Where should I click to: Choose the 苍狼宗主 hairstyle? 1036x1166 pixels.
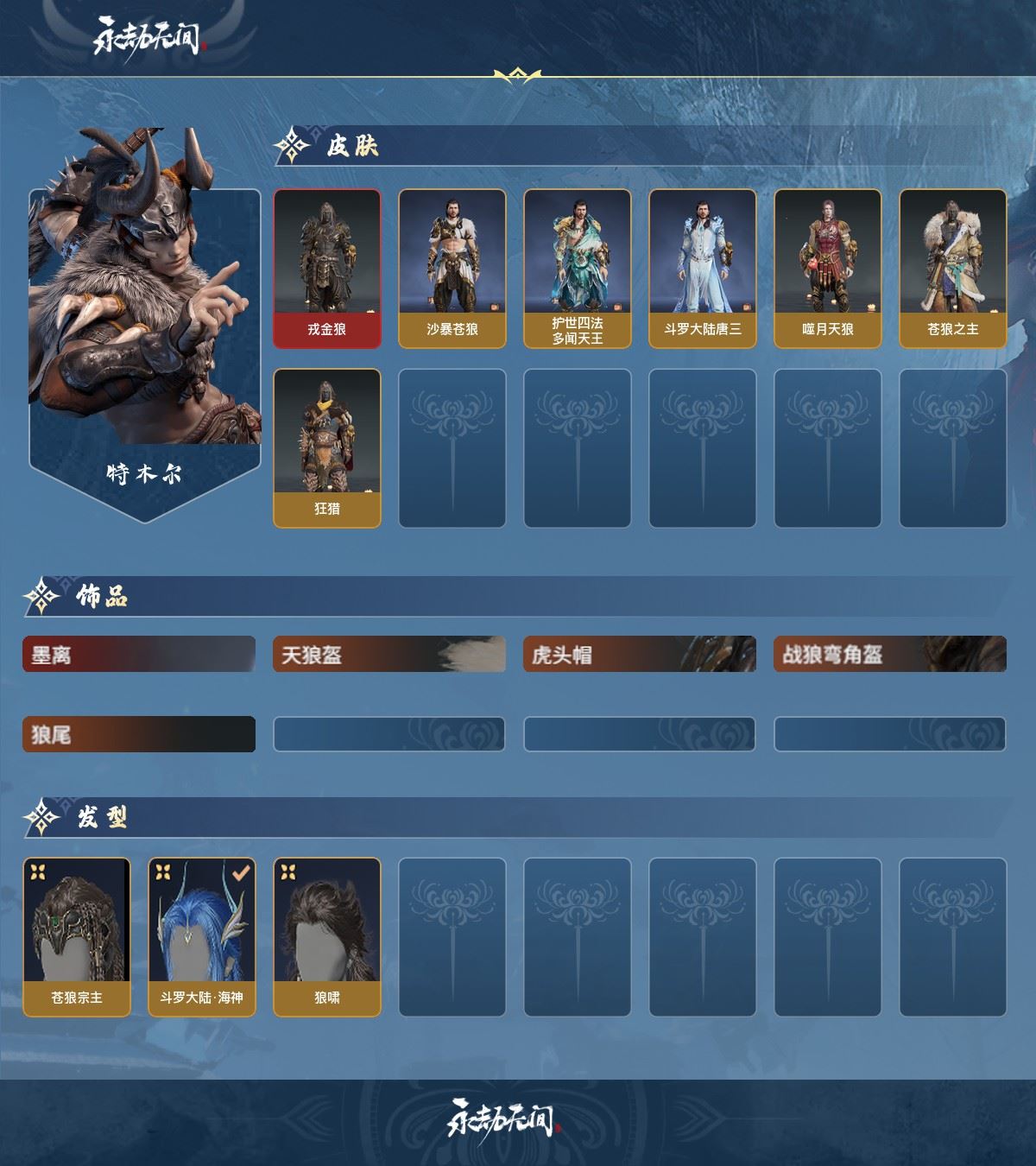tap(77, 936)
